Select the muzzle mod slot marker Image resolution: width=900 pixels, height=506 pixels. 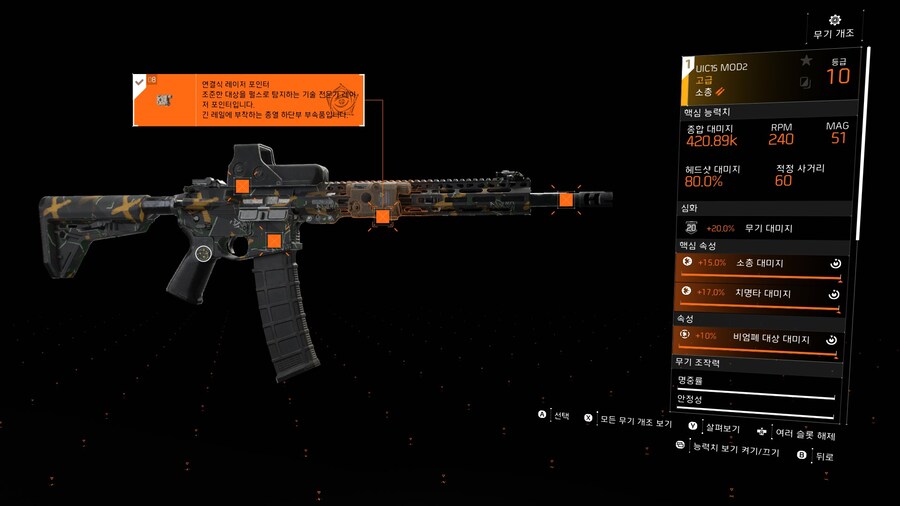pyautogui.click(x=566, y=199)
